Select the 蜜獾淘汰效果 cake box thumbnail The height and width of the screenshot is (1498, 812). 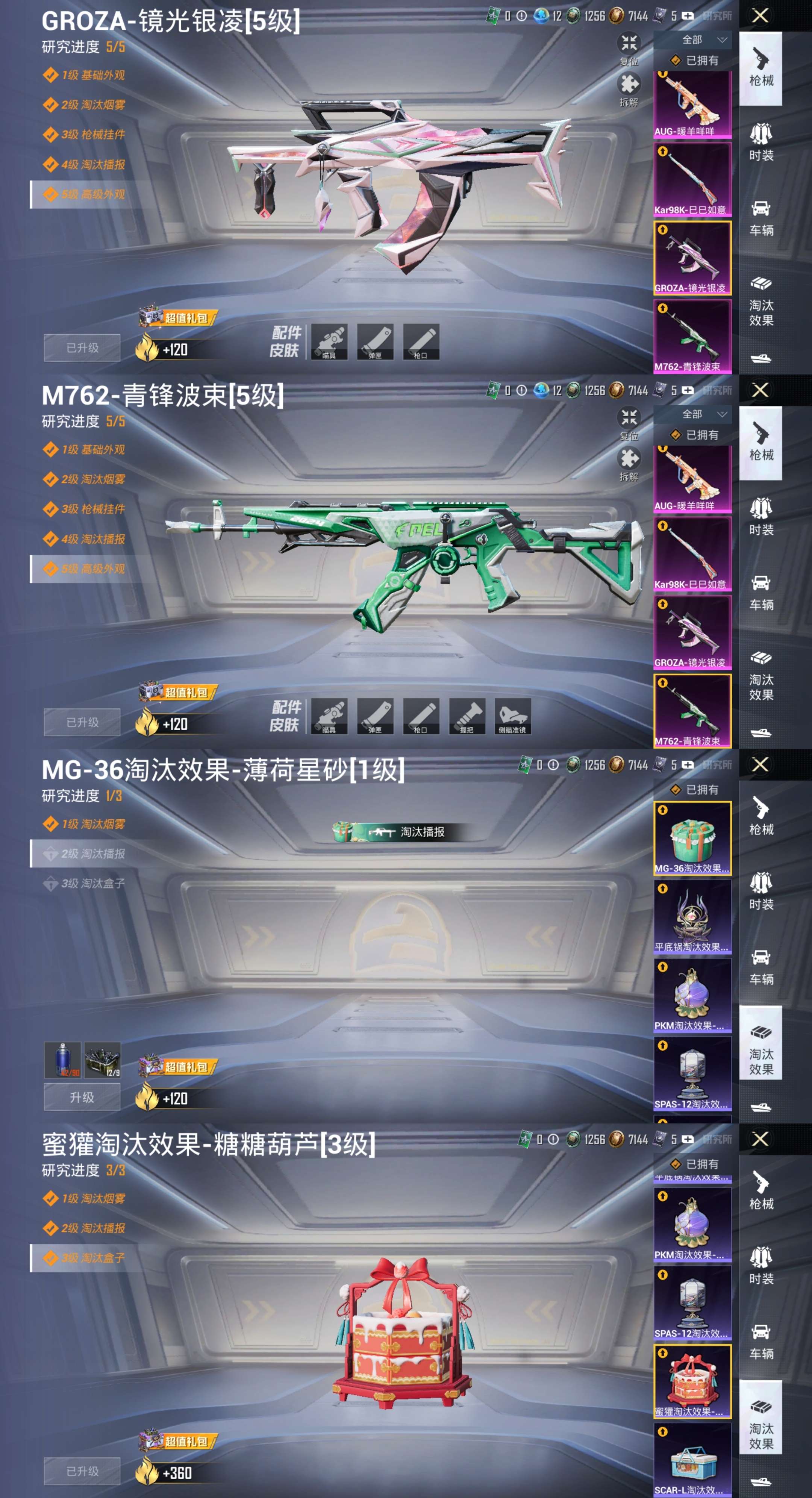coord(692,1381)
